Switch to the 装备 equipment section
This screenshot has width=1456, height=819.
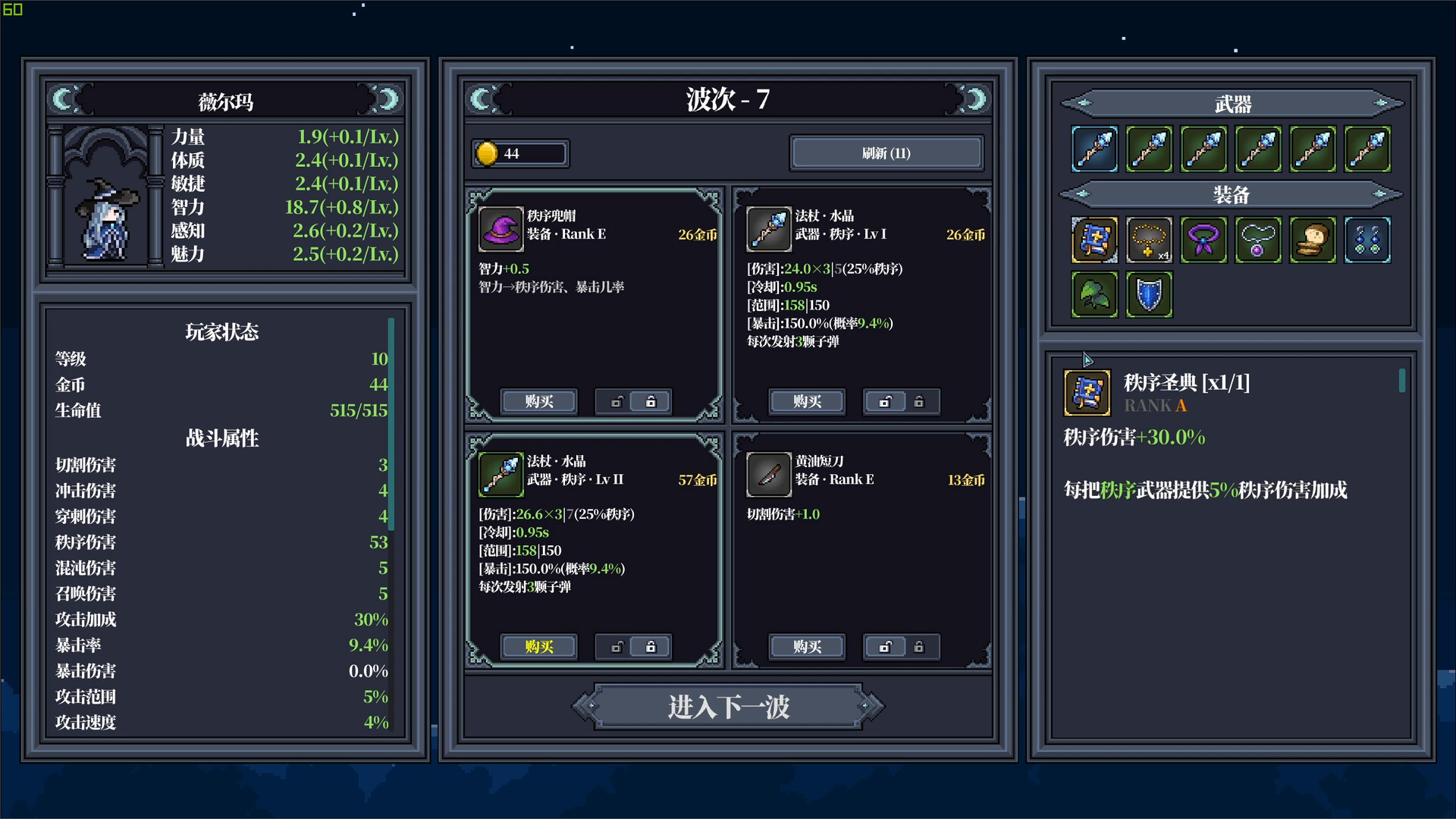pyautogui.click(x=1228, y=195)
